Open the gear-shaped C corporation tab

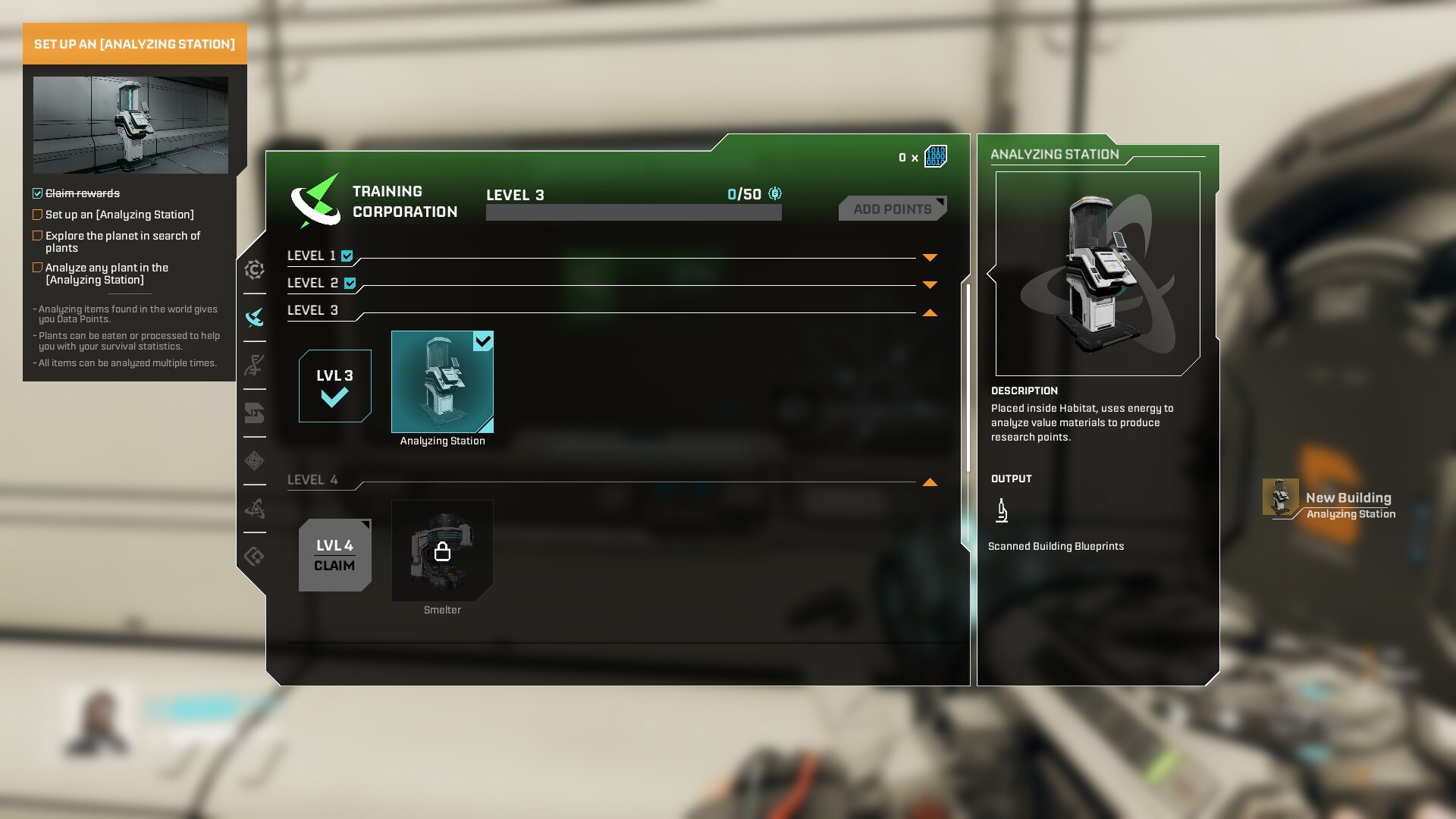point(255,269)
